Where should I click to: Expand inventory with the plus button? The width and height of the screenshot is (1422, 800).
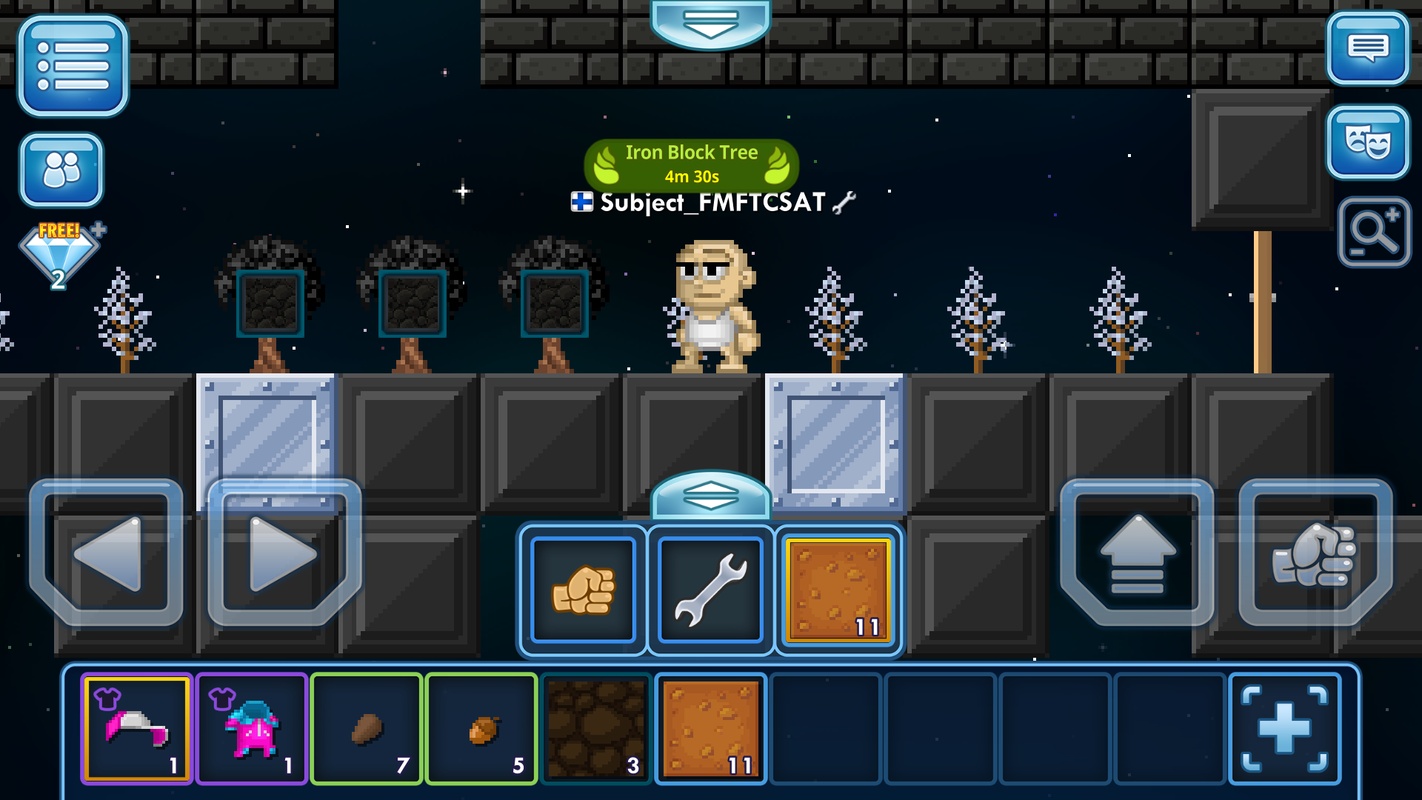(x=1284, y=727)
